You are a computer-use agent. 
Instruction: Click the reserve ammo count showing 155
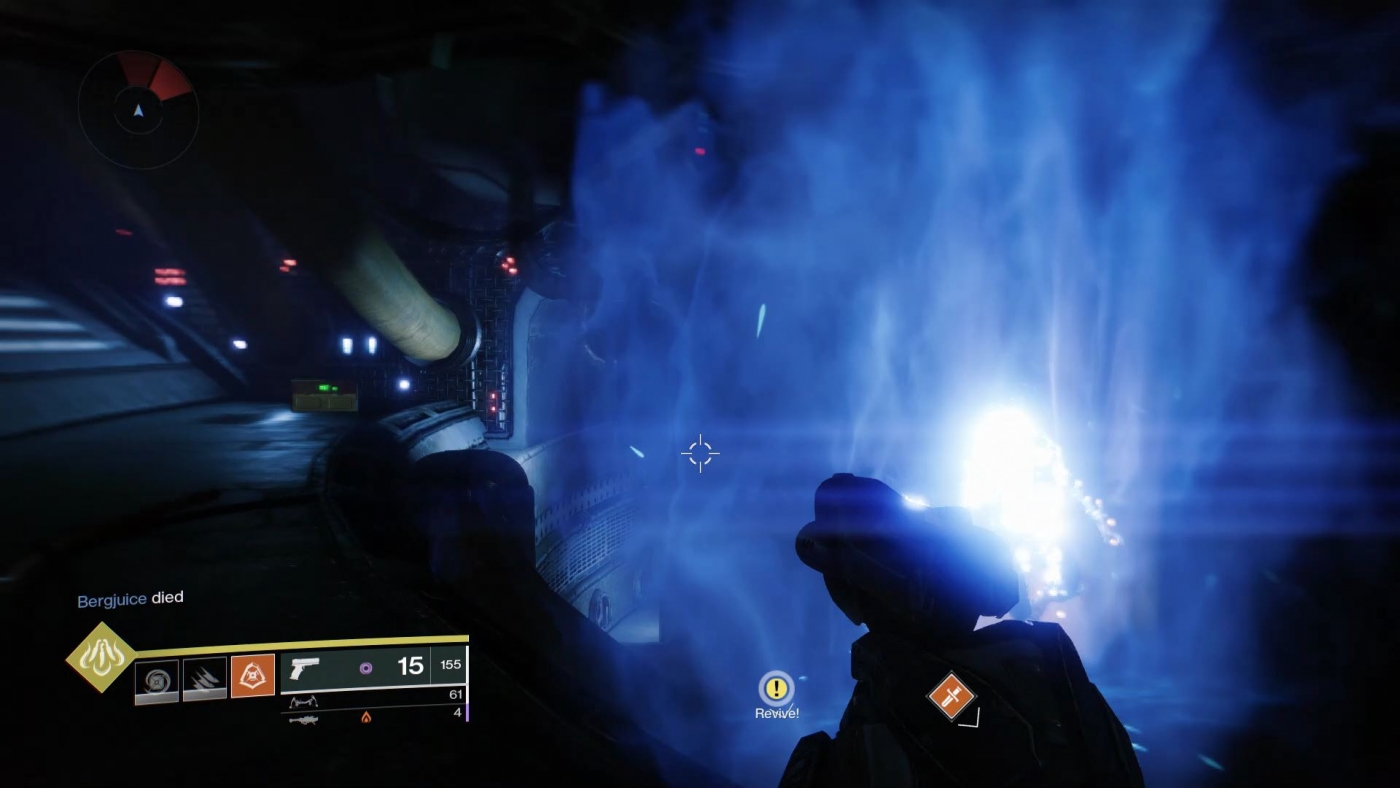[450, 666]
